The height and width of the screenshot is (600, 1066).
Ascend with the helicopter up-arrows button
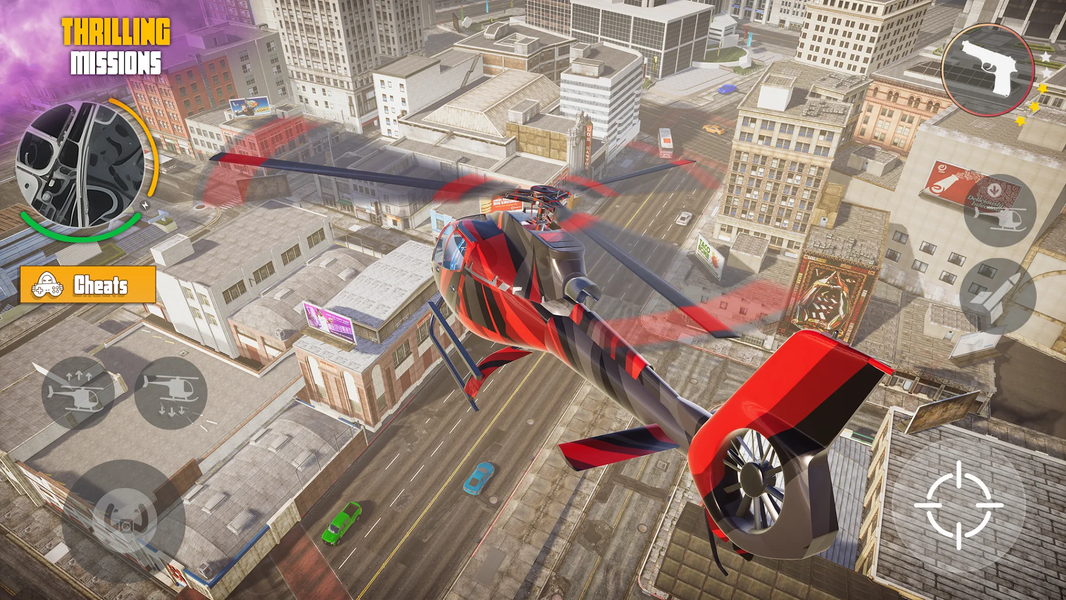[x=77, y=393]
